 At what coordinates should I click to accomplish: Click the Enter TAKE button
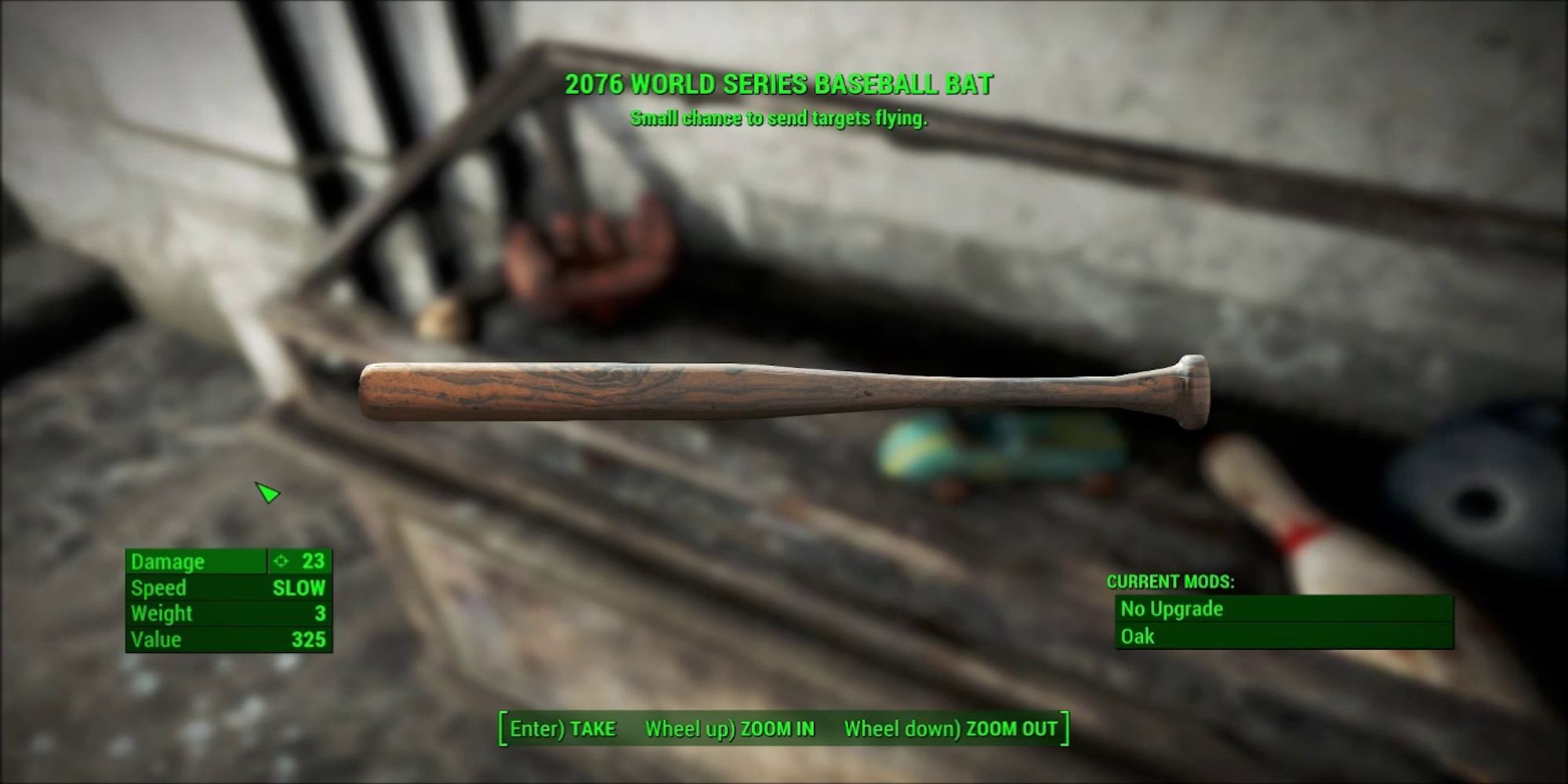click(x=561, y=728)
